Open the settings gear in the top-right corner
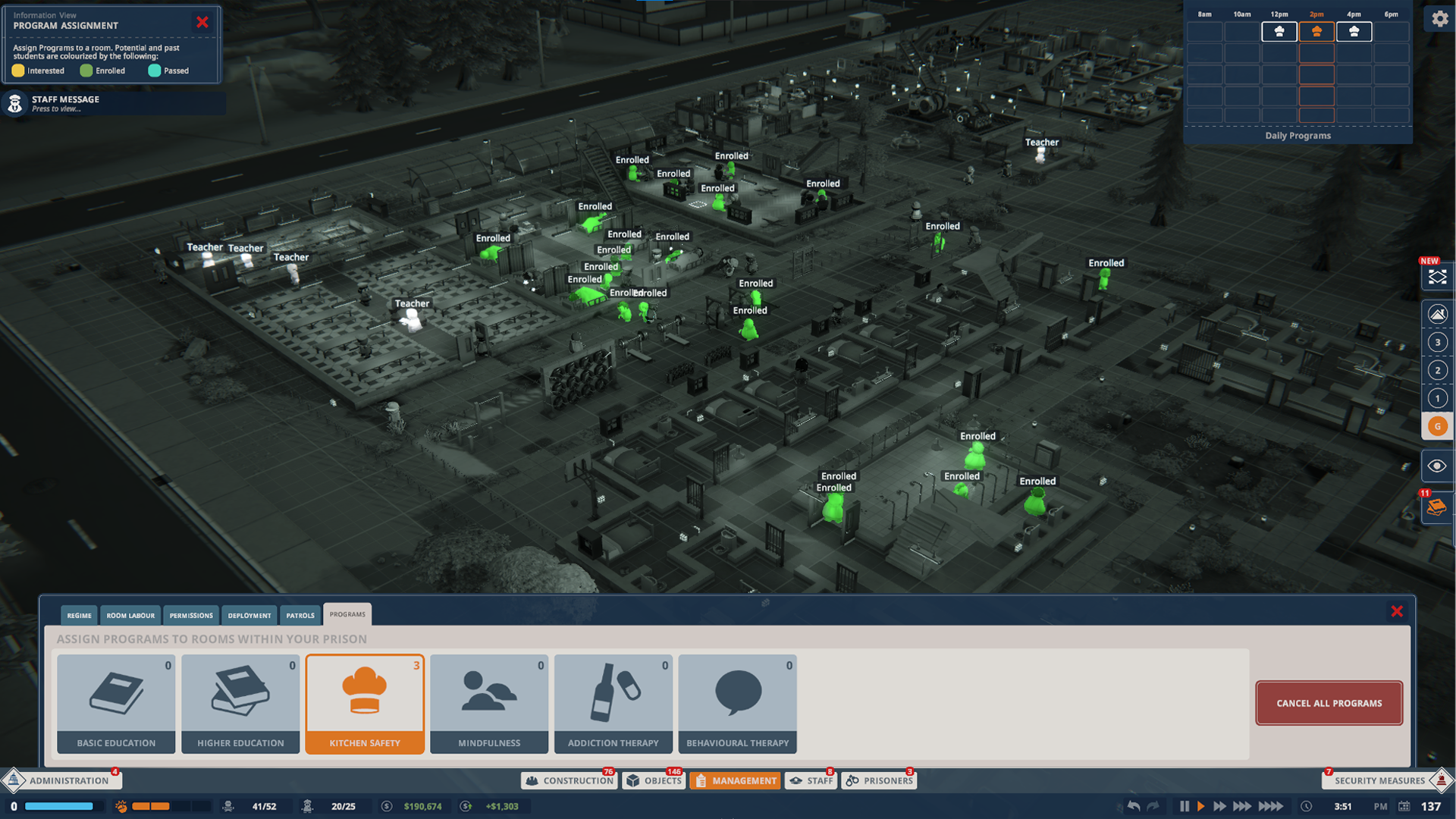Viewport: 1456px width, 819px height. click(1439, 19)
